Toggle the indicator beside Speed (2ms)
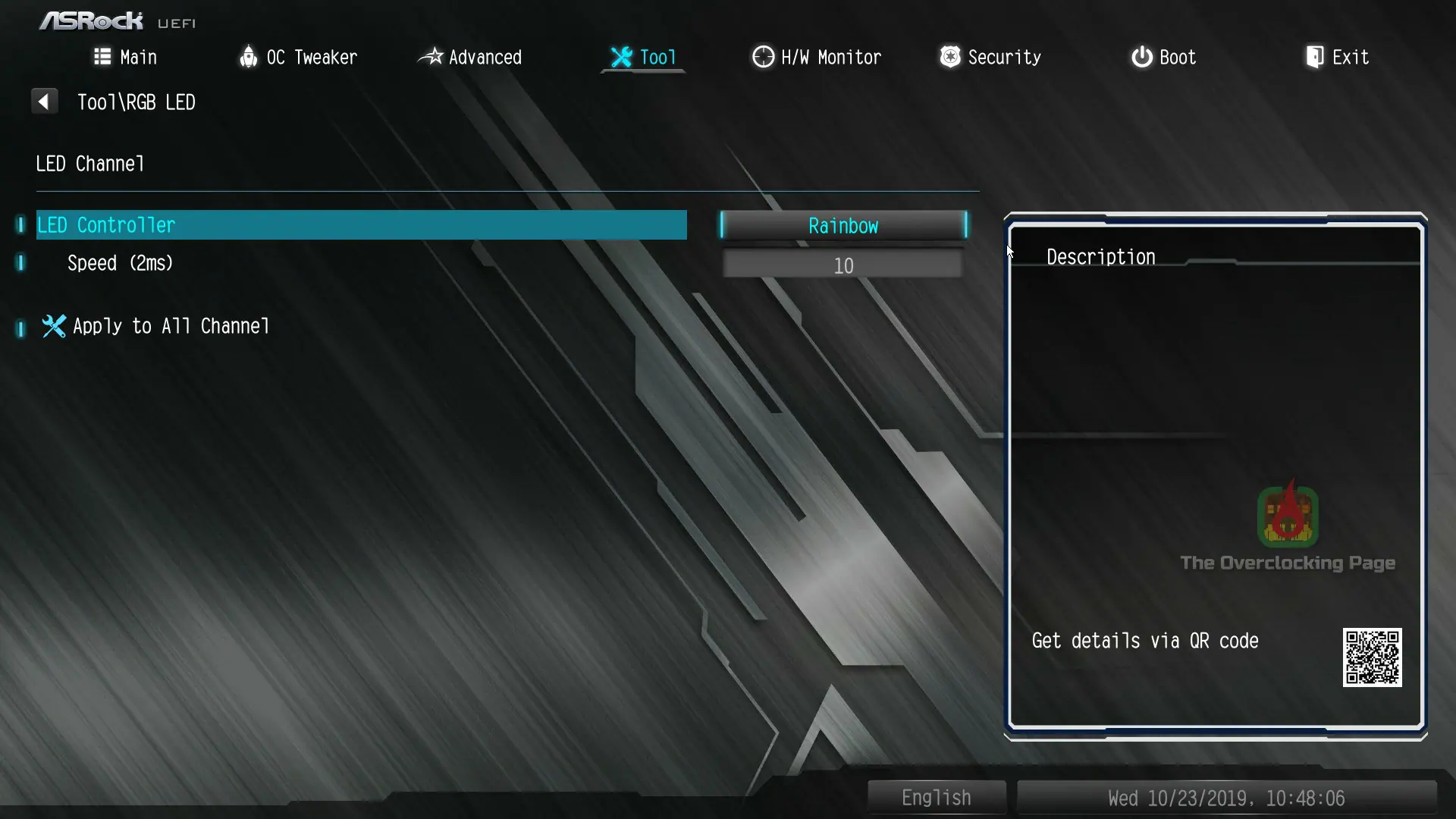Image resolution: width=1456 pixels, height=819 pixels. 20,262
